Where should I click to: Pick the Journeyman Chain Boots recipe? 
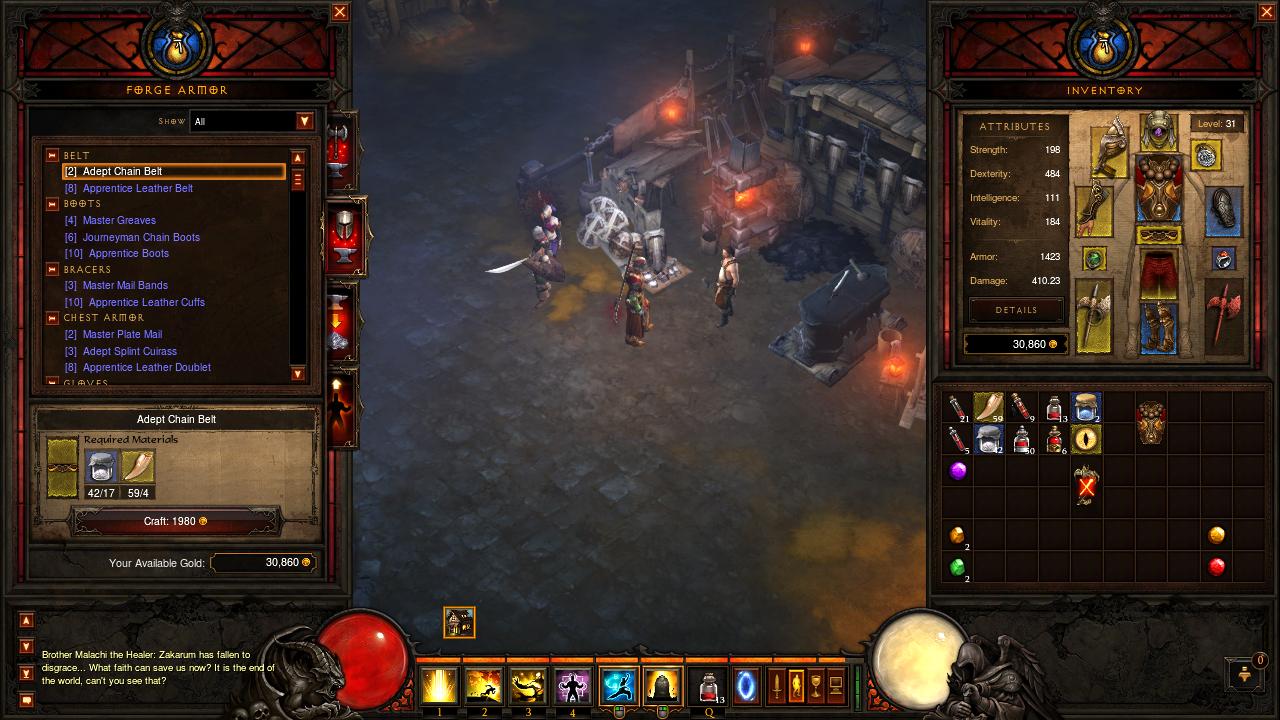141,237
